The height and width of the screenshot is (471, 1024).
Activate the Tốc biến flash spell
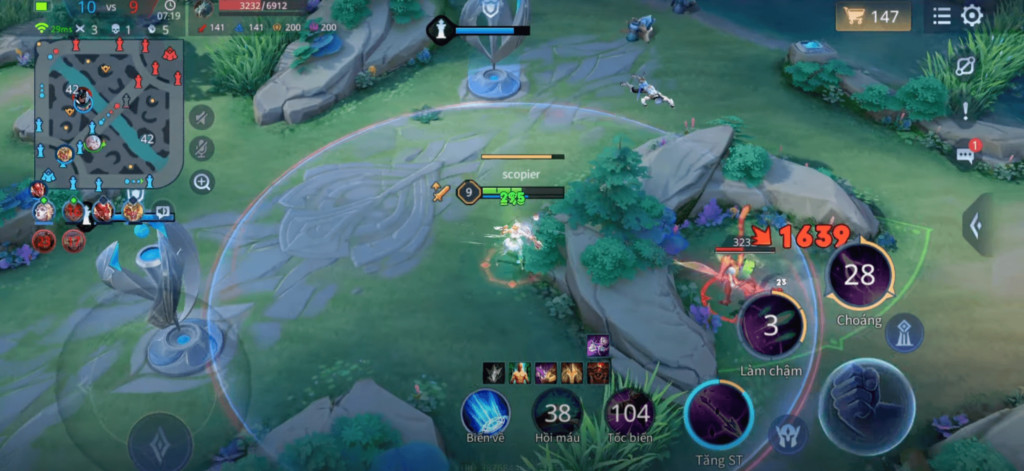[x=629, y=410]
